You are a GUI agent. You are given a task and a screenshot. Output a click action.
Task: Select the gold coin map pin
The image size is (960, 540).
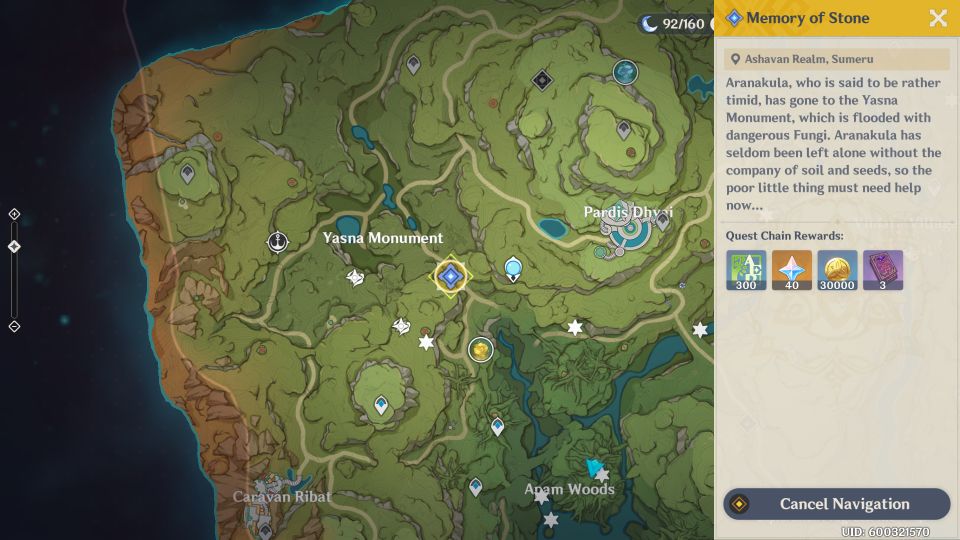481,349
